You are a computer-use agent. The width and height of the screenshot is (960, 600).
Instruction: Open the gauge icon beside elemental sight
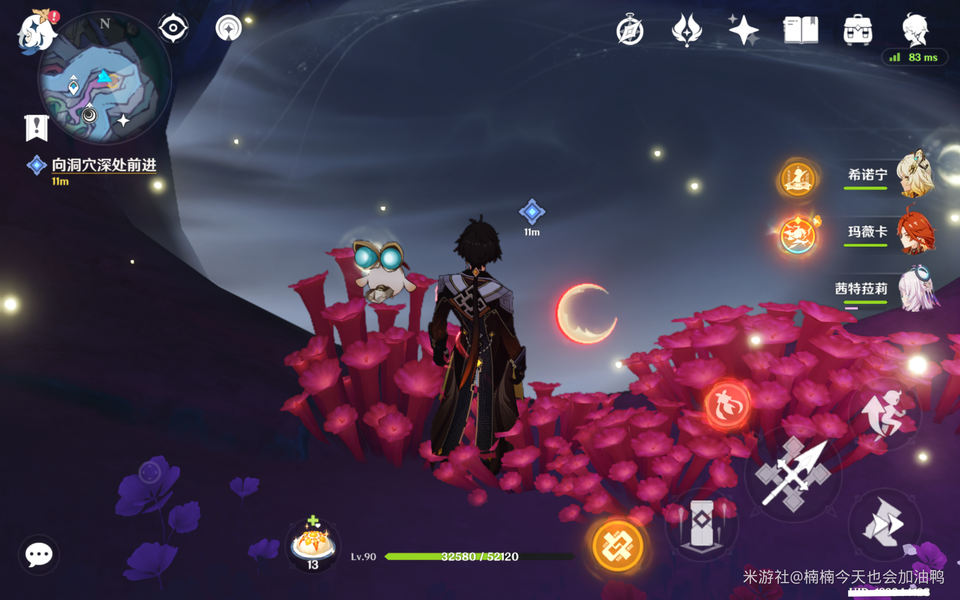coord(228,28)
